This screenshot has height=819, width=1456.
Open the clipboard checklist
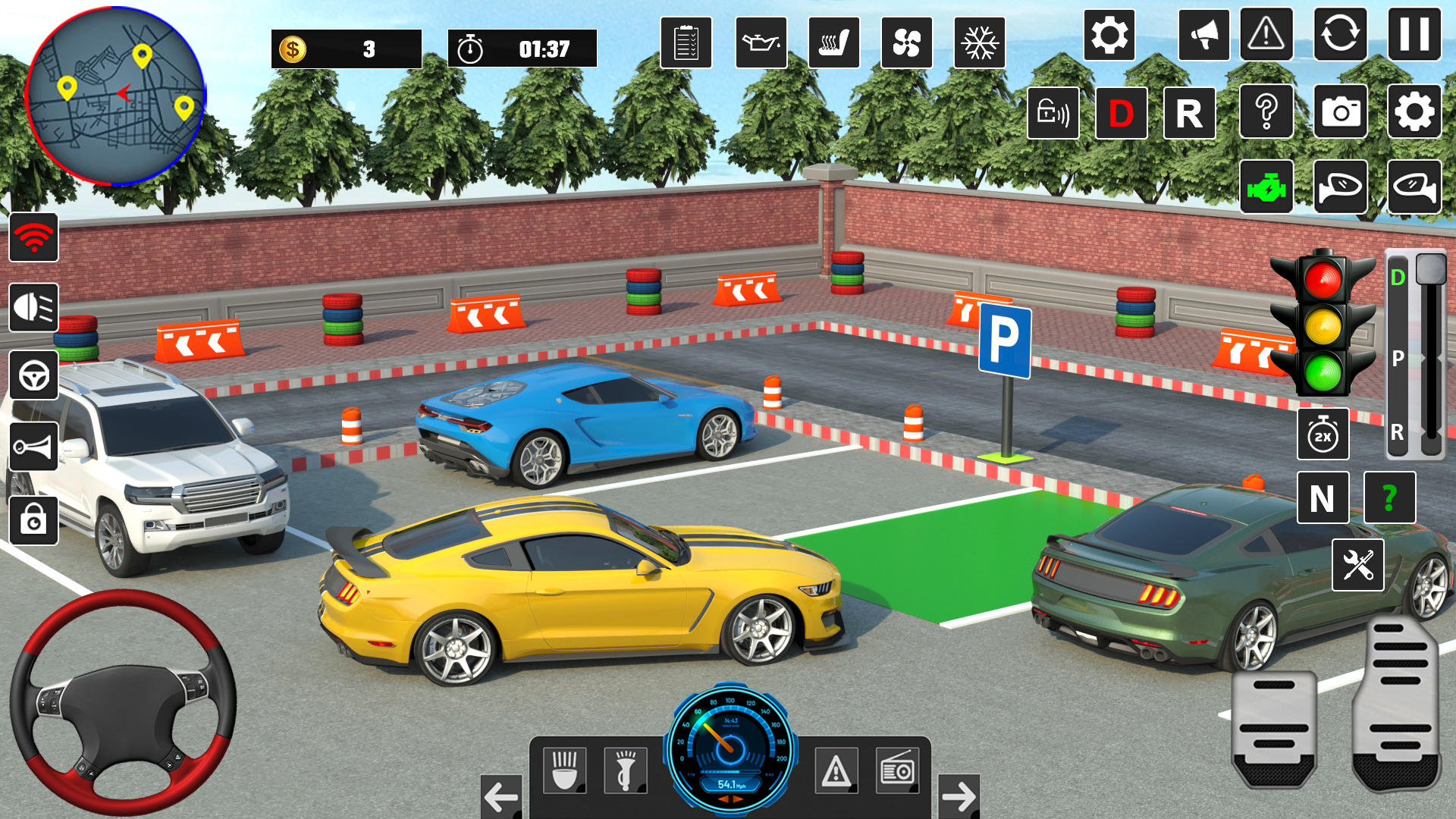pyautogui.click(x=686, y=43)
